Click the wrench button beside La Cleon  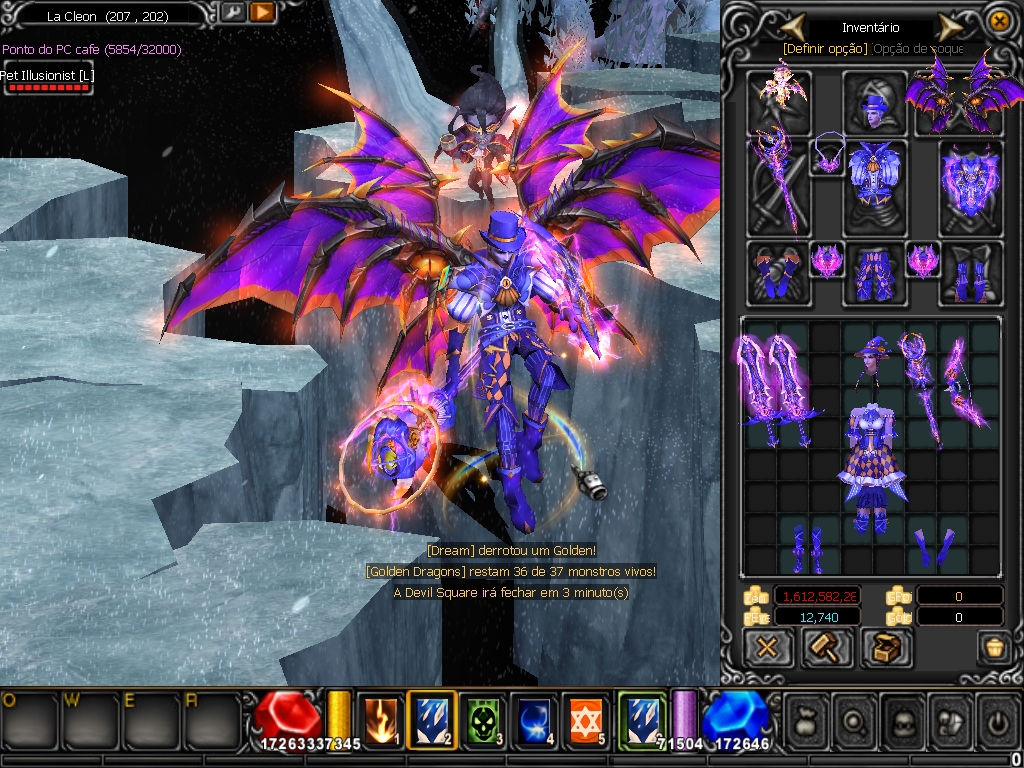(x=232, y=13)
